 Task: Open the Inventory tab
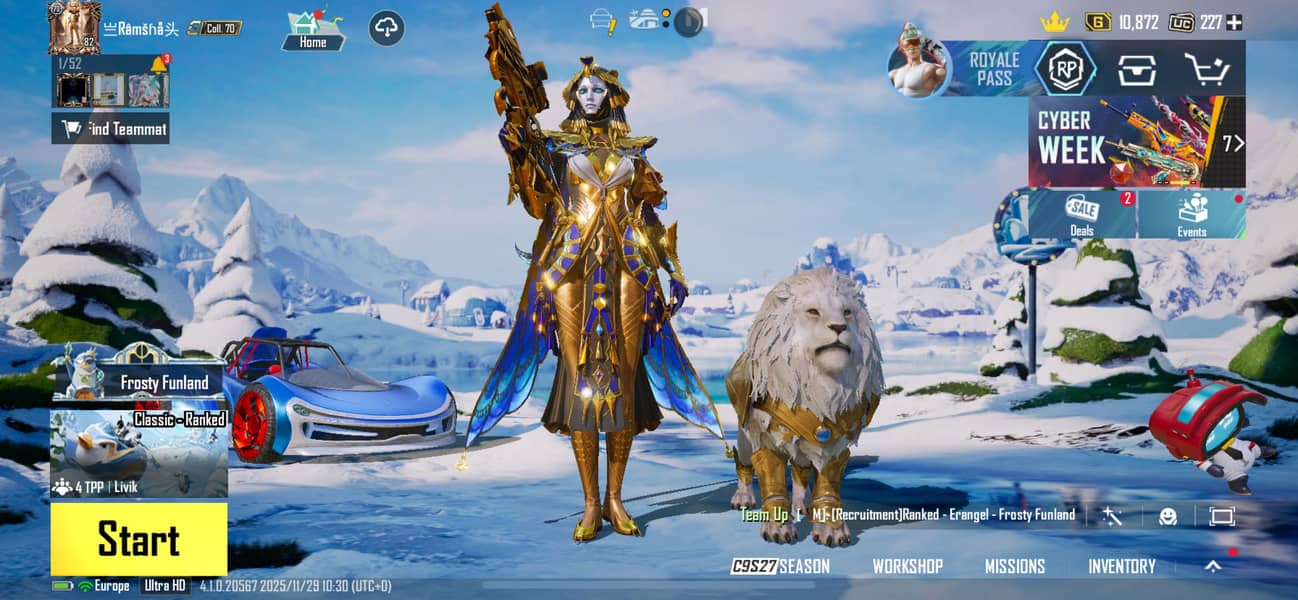click(1121, 566)
